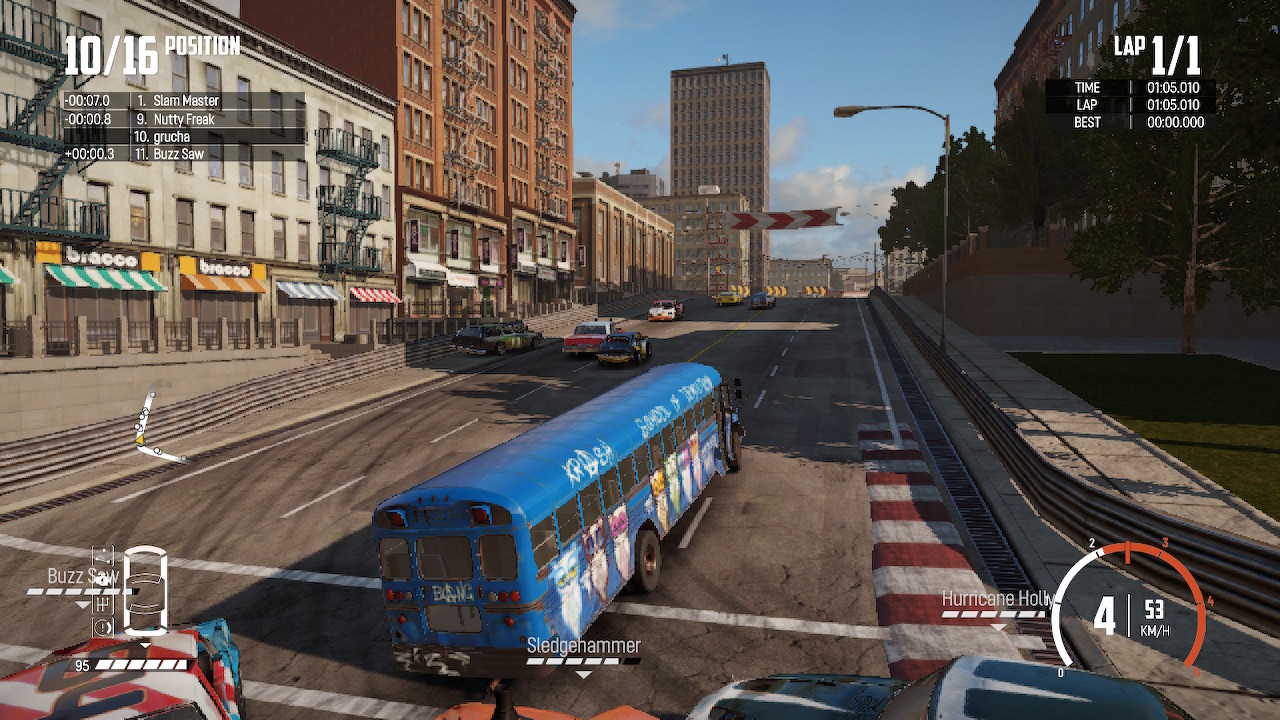Click the brake warning icon in the damage panel

104,625
